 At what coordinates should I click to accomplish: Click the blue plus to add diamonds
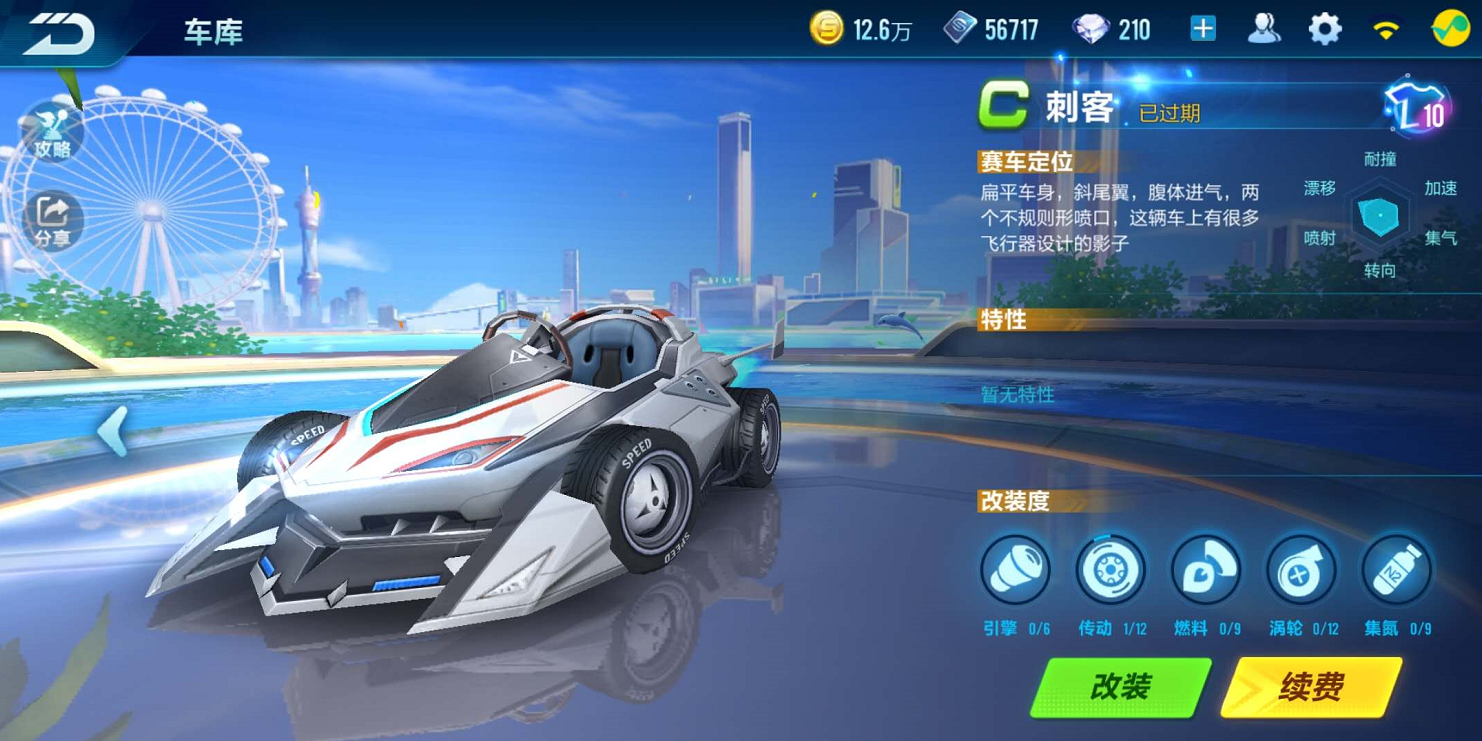(1203, 29)
